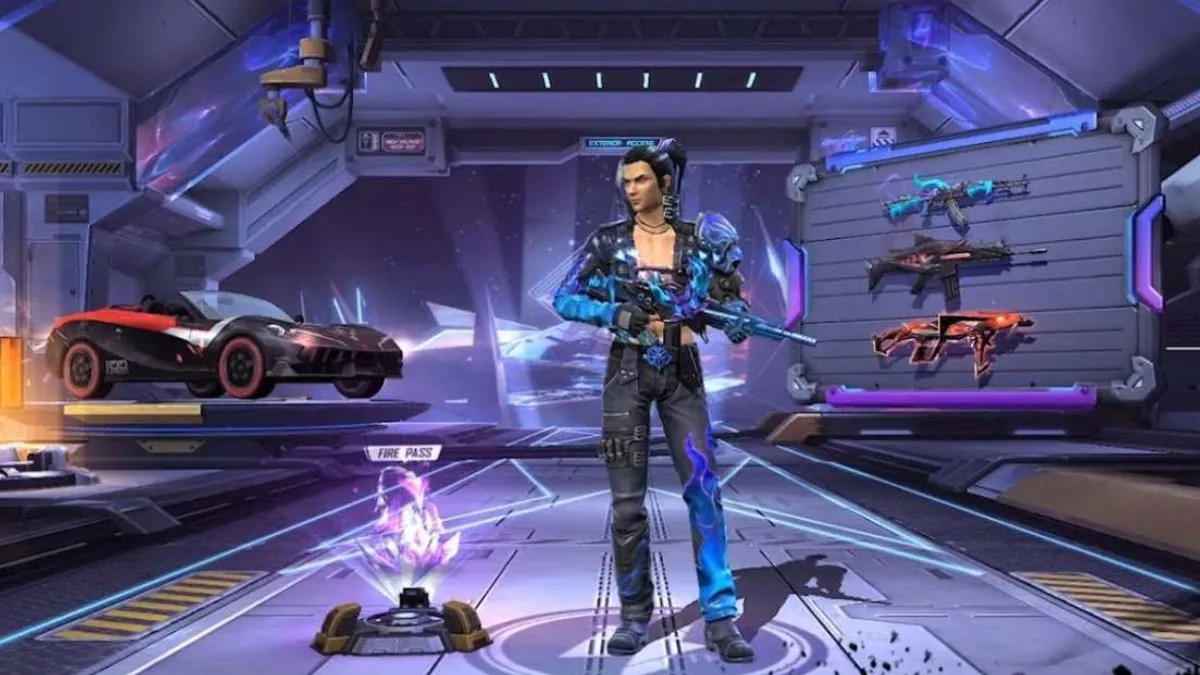Choose the black and red rifle on the rack

point(953,263)
